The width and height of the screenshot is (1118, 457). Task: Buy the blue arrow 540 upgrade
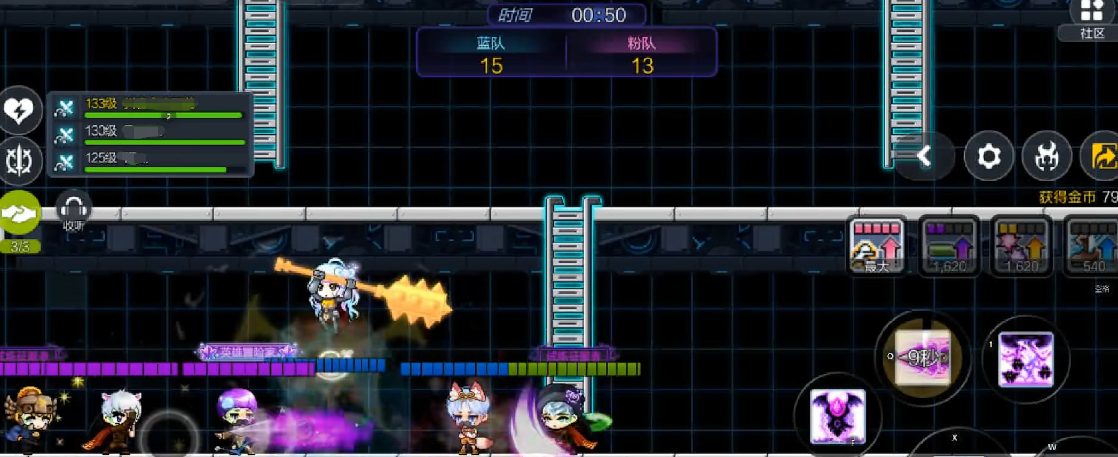point(1091,245)
